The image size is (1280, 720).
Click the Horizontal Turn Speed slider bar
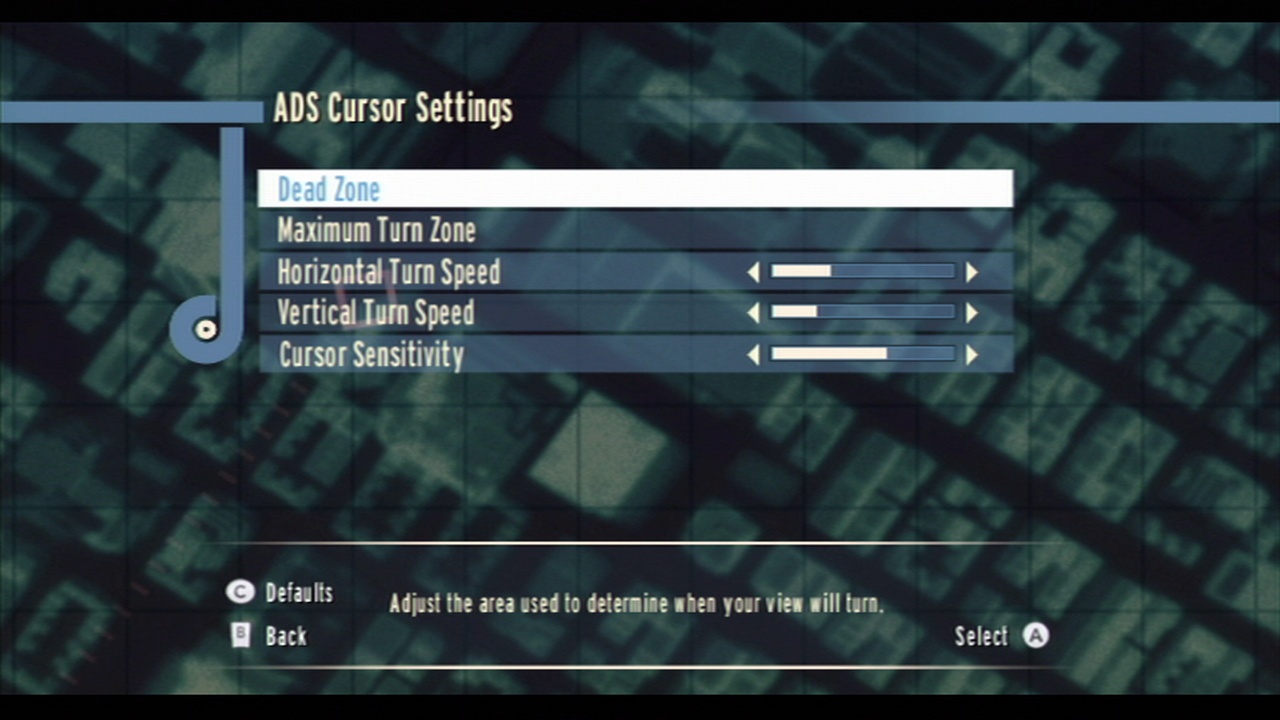tap(862, 272)
